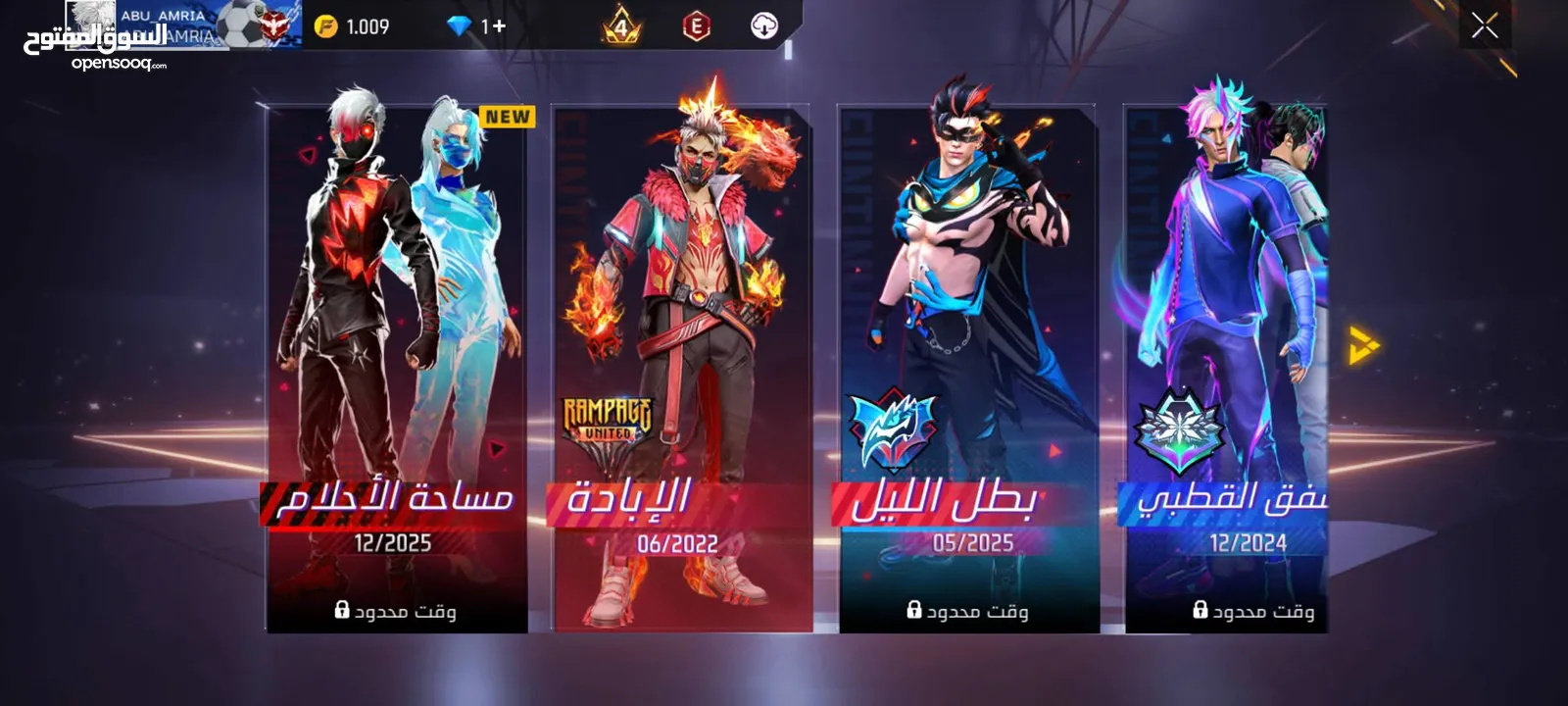Open the cloud download icon
Viewport: 1568px width, 706px height.
[x=764, y=26]
